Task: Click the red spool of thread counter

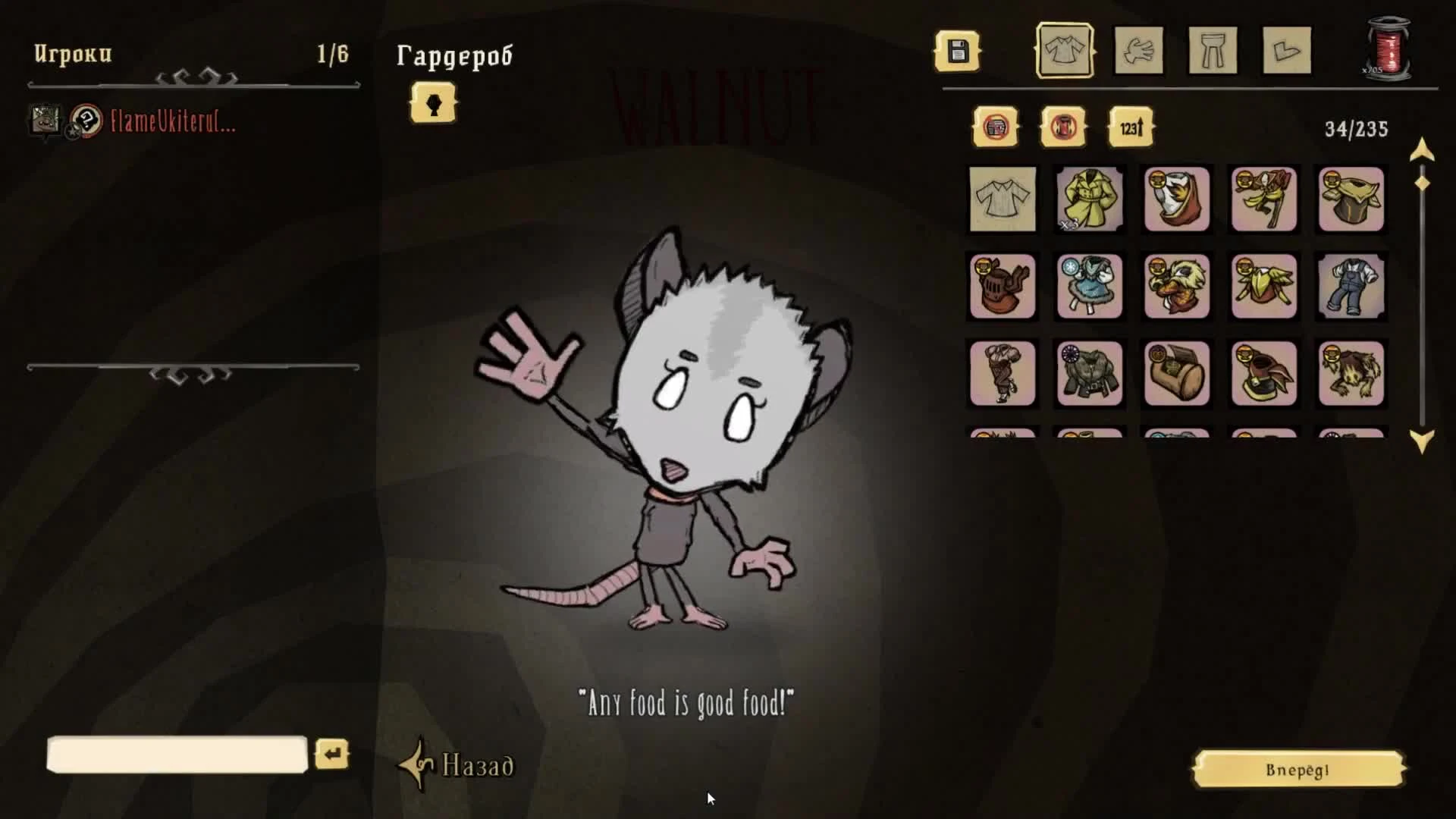Action: [x=1390, y=49]
